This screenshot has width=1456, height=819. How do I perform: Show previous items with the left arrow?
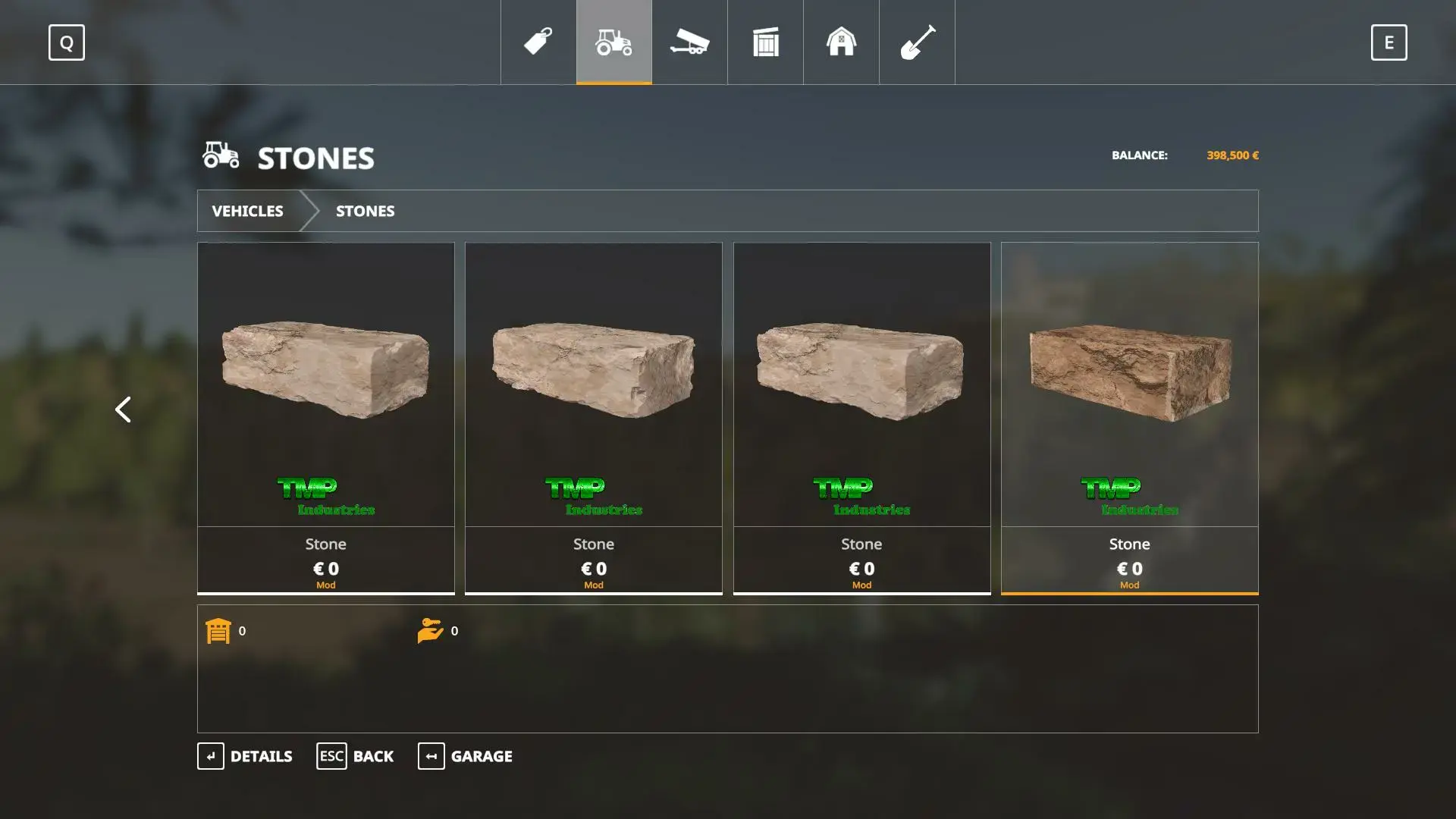pyautogui.click(x=123, y=409)
